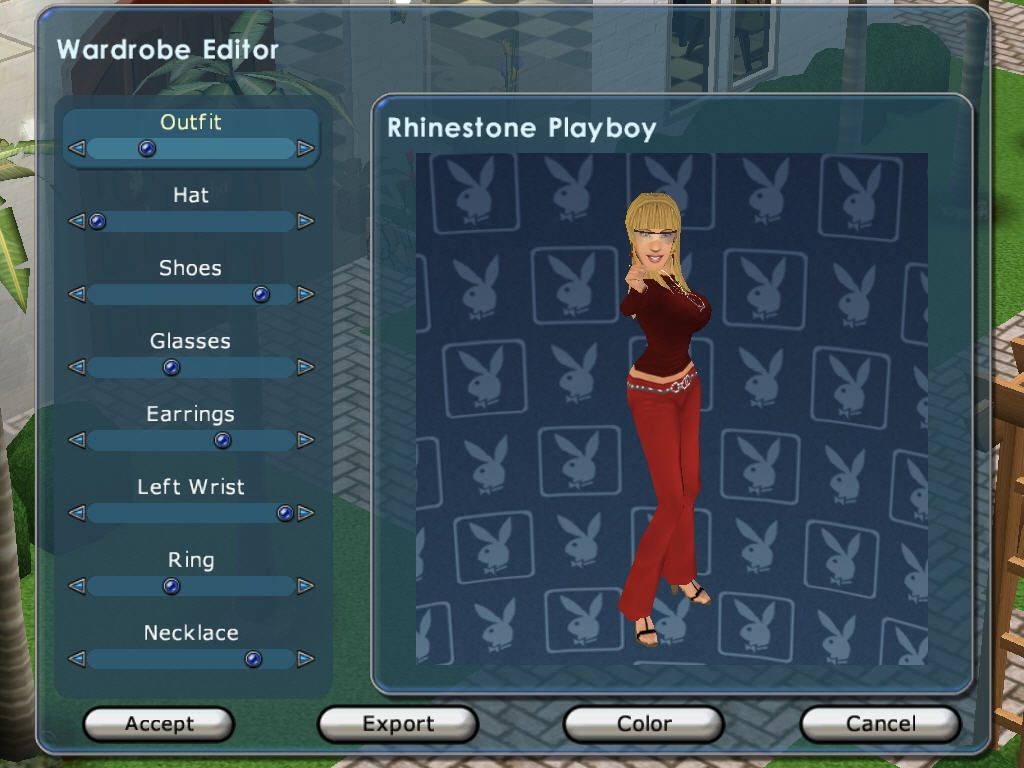Click the Shoes slider knob

(261, 295)
